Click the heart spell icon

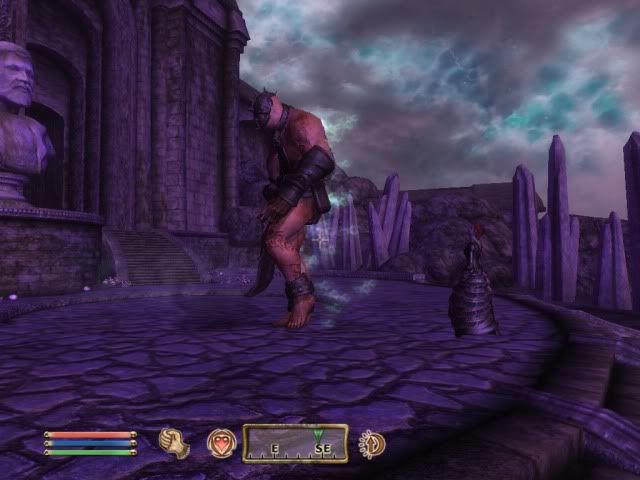[220, 443]
